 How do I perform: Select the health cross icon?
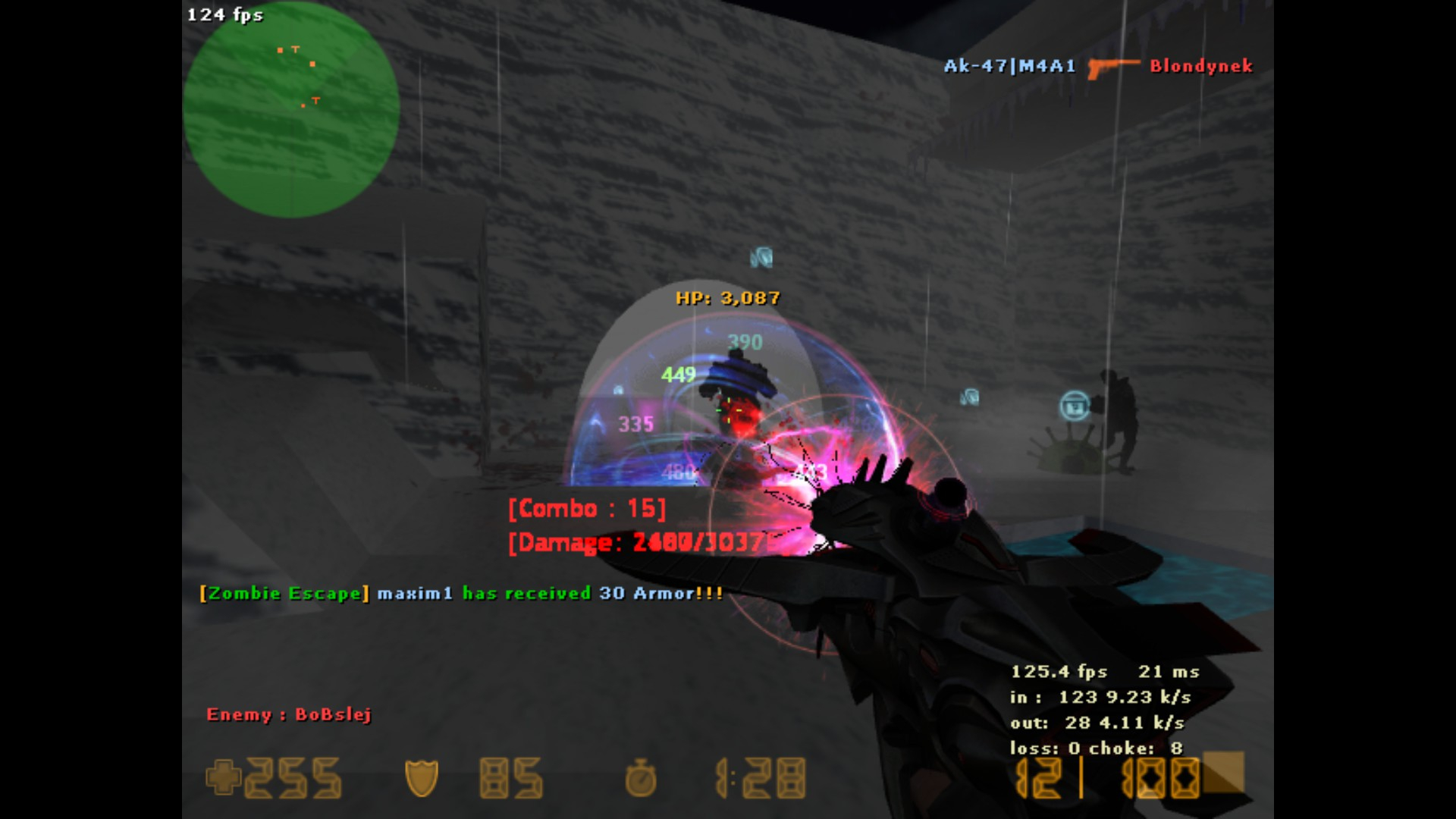[223, 777]
